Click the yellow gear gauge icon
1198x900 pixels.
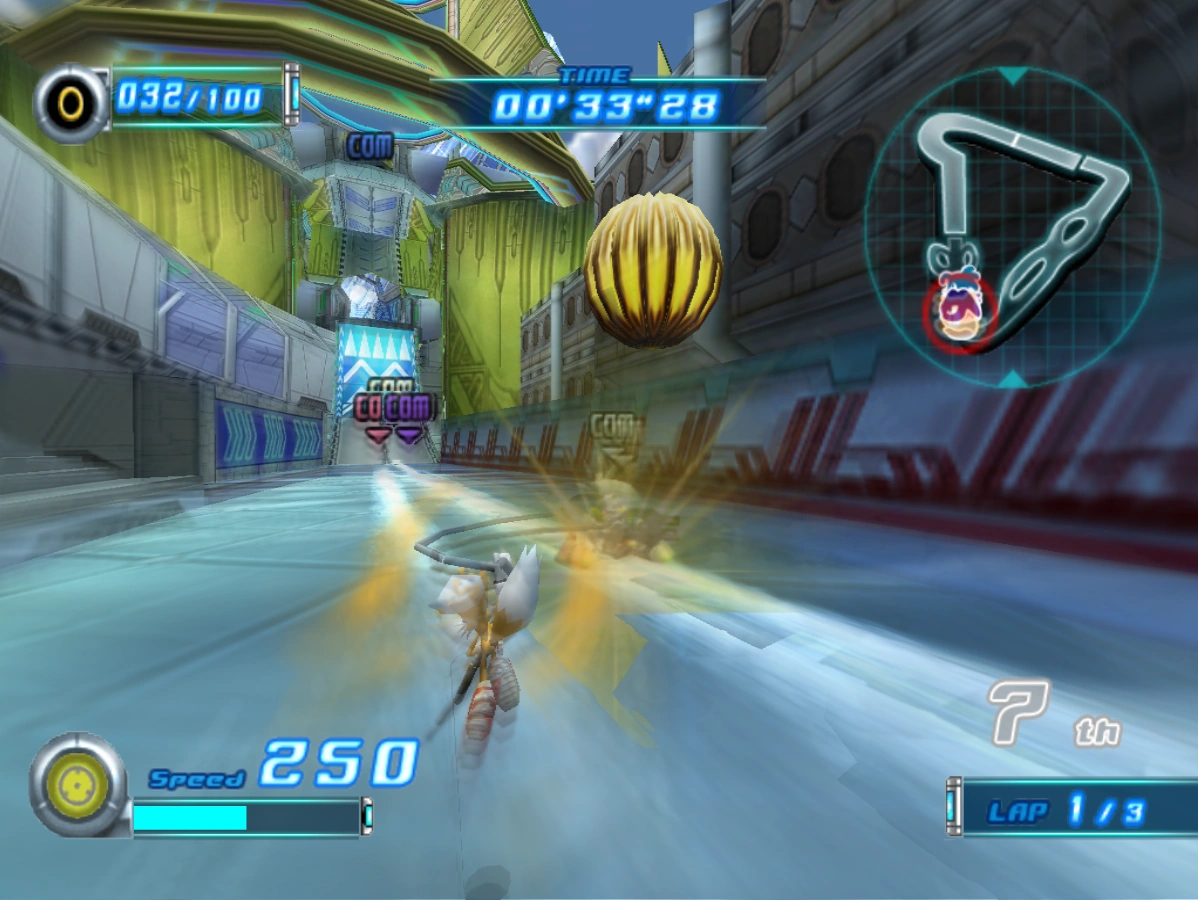click(x=78, y=785)
